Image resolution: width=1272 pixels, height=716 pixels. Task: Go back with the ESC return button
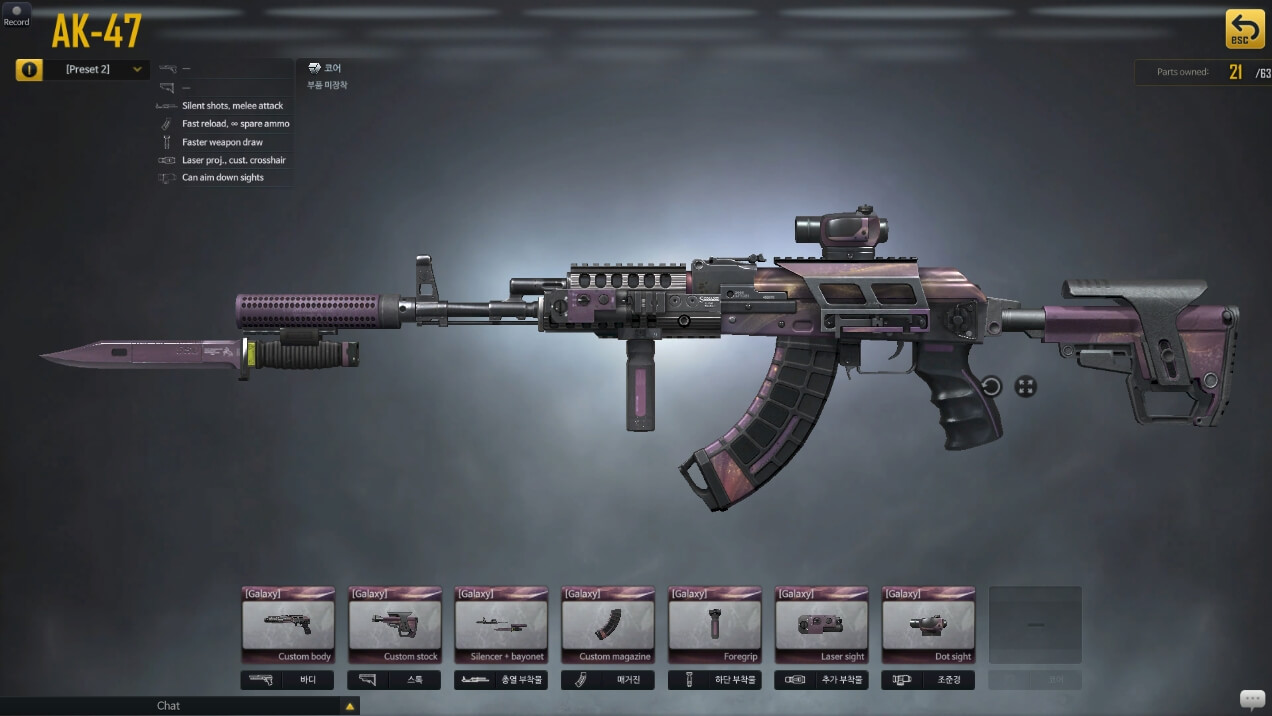(x=1245, y=29)
